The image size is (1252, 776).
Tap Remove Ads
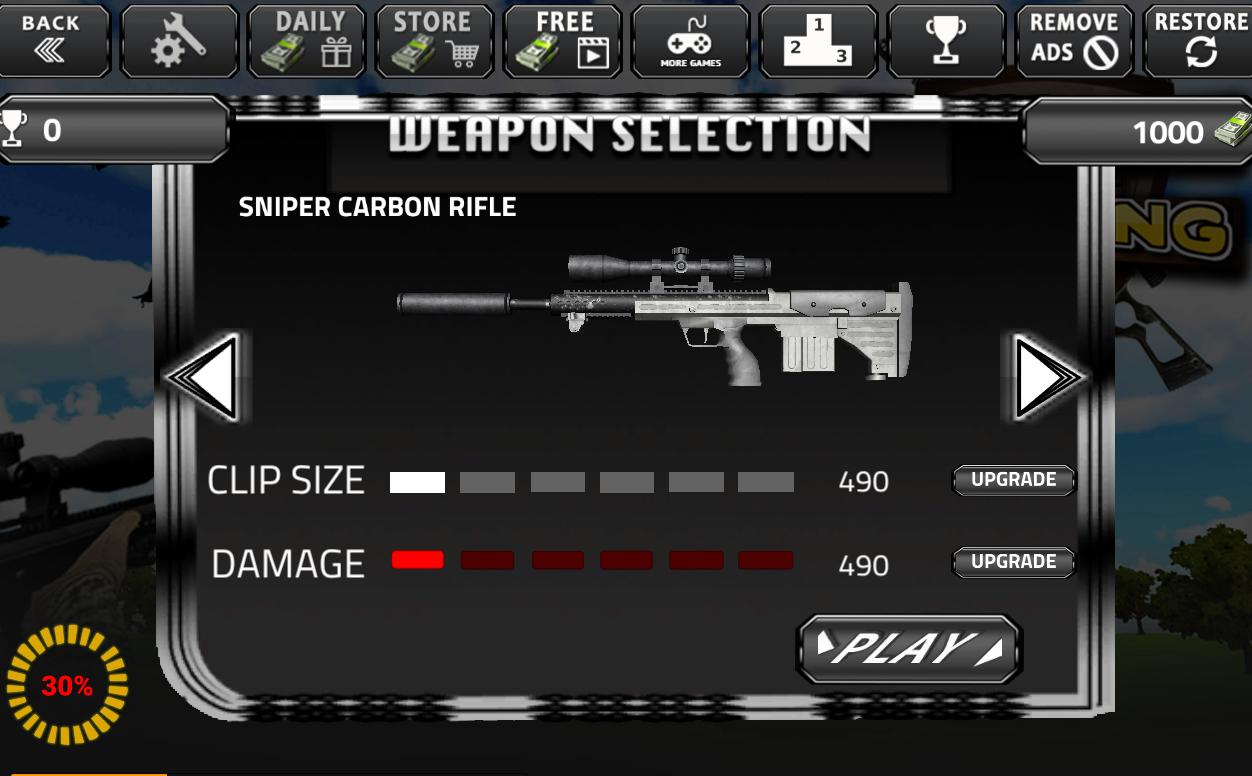[1074, 41]
